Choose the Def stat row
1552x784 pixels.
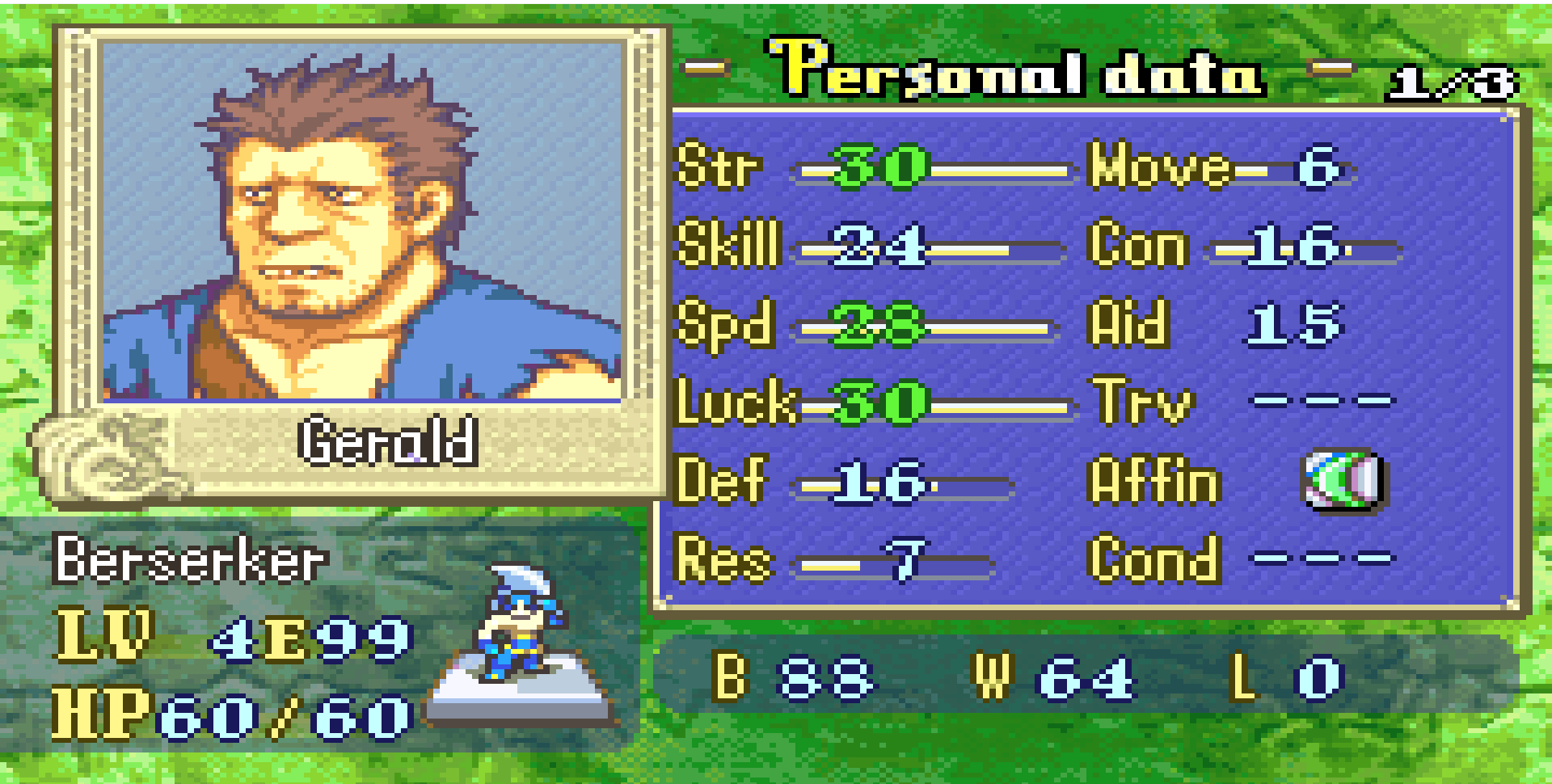(x=845, y=482)
